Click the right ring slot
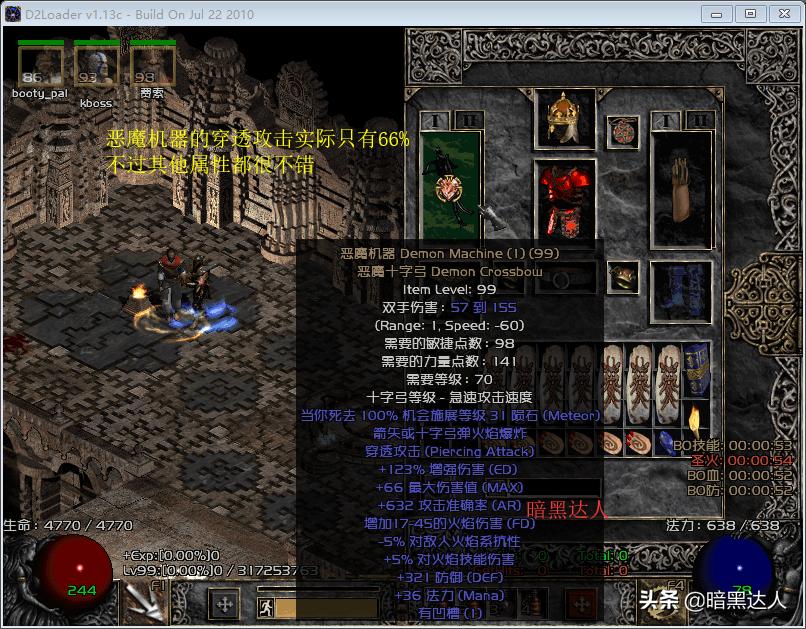Screen dimensions: 806x629 click(x=623, y=277)
